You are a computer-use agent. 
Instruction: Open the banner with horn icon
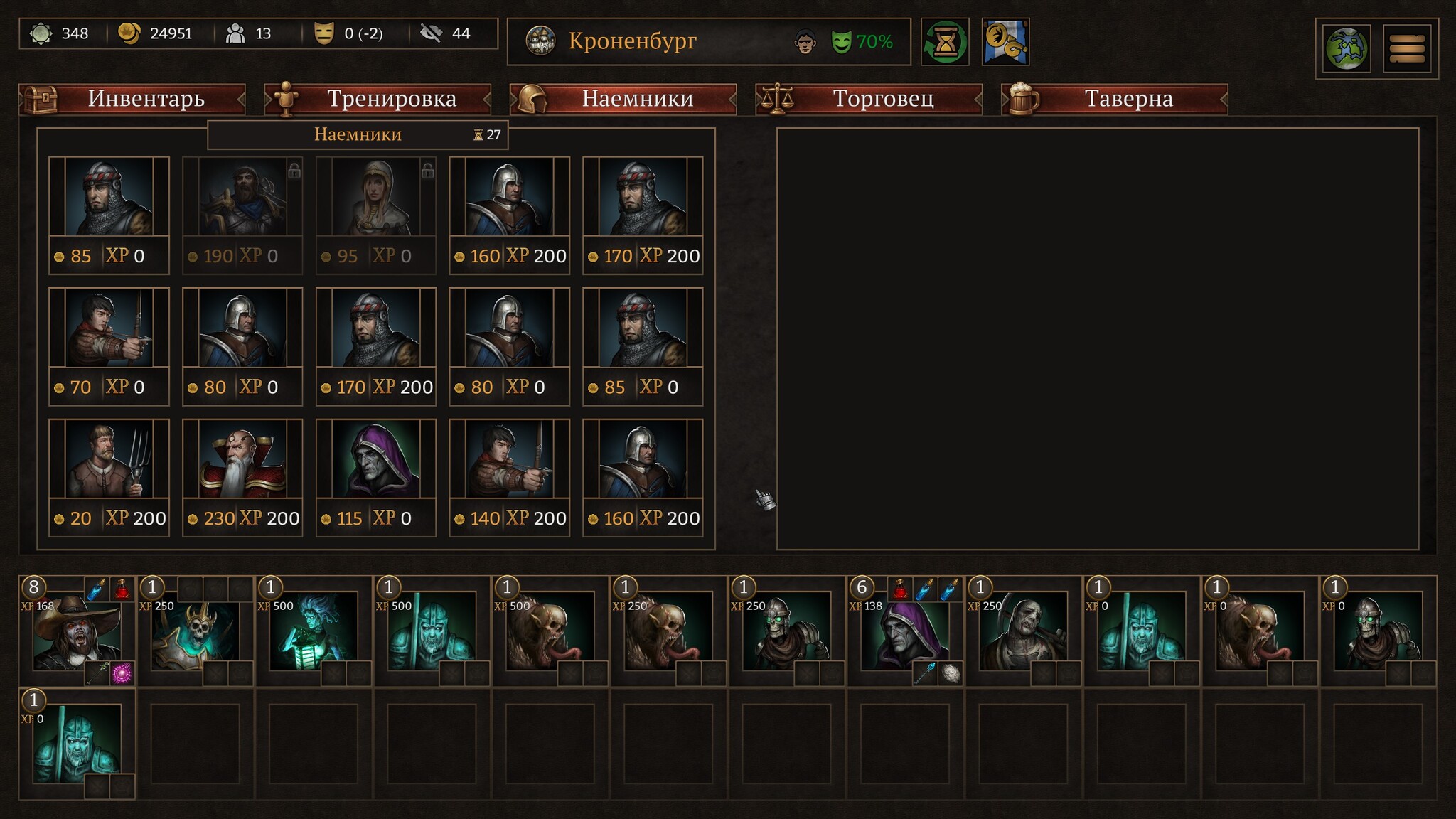[1005, 42]
